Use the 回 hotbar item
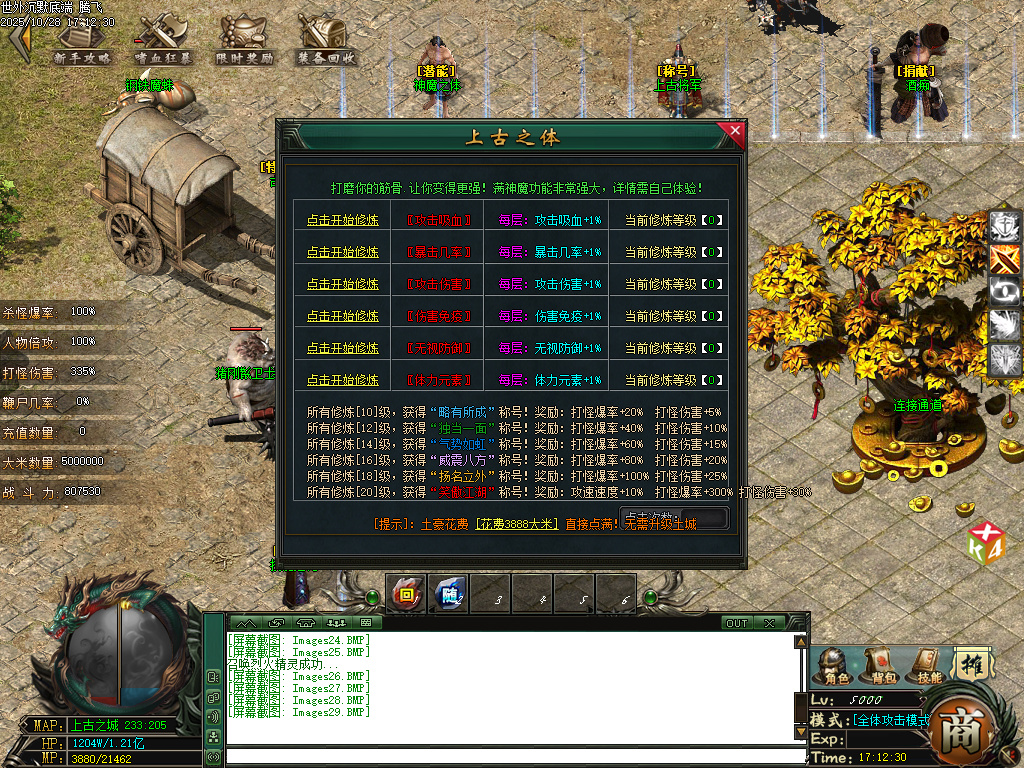 [x=406, y=595]
